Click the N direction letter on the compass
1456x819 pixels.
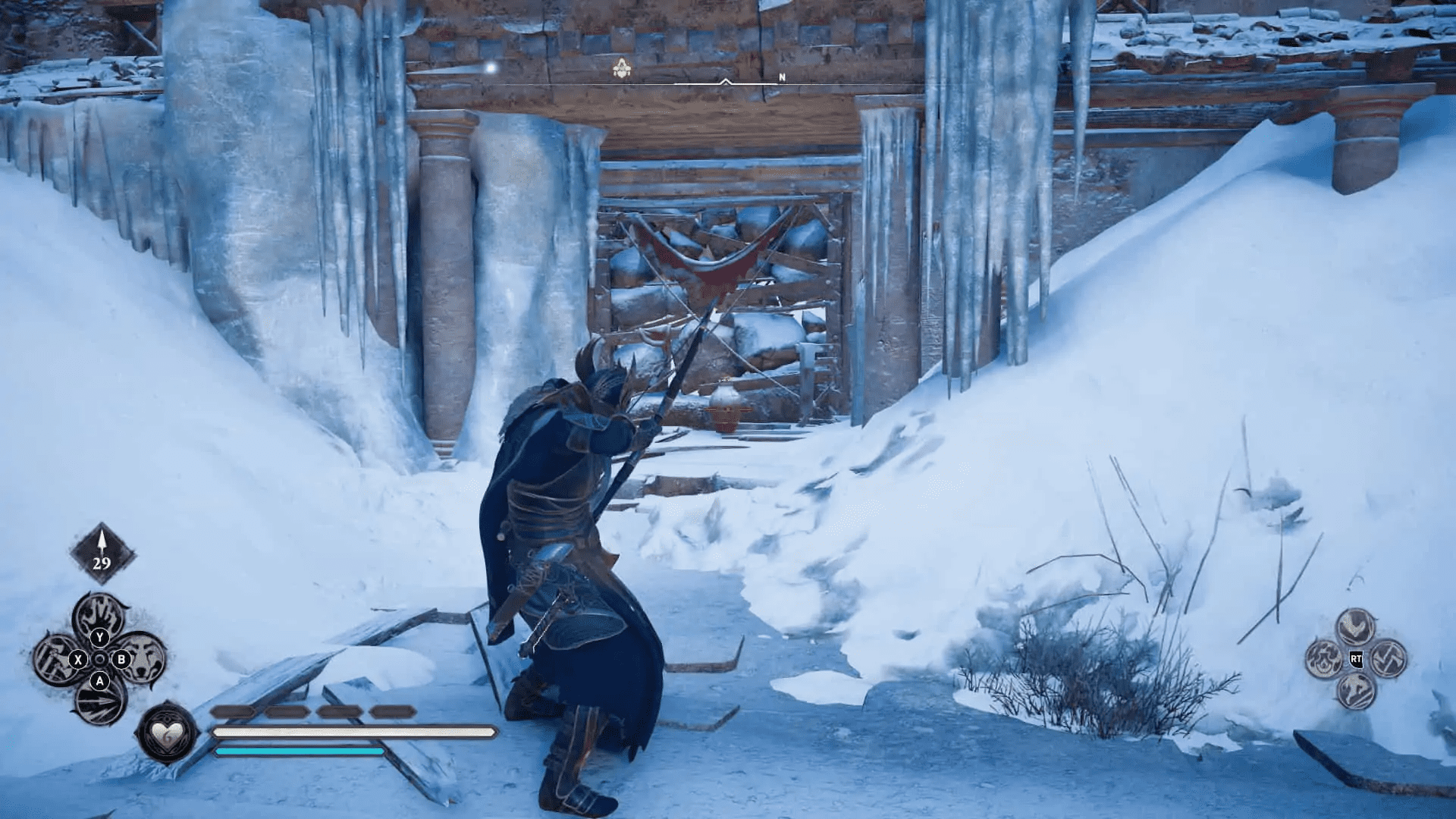point(781,76)
